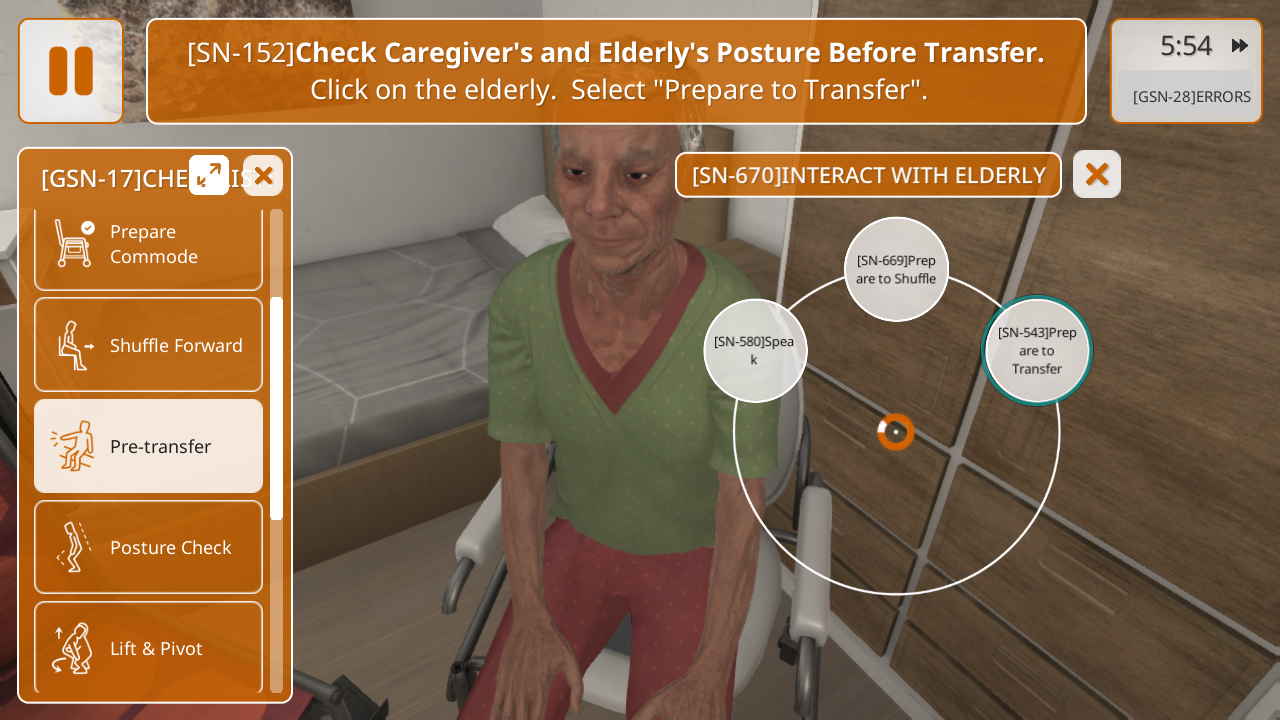
Task: Expand the checklist panel
Action: tap(209, 175)
